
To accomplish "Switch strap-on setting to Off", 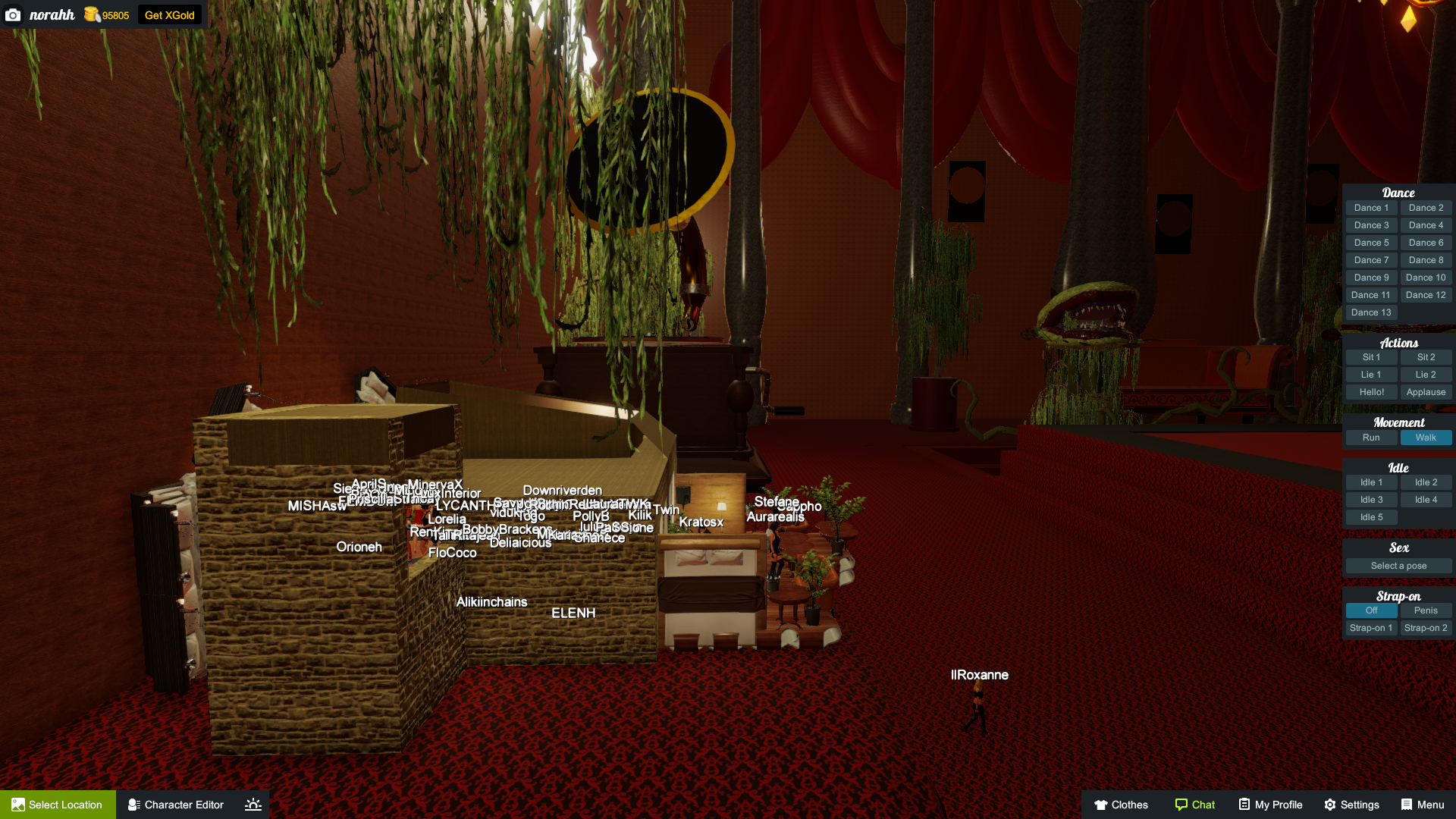I will click(1371, 610).
